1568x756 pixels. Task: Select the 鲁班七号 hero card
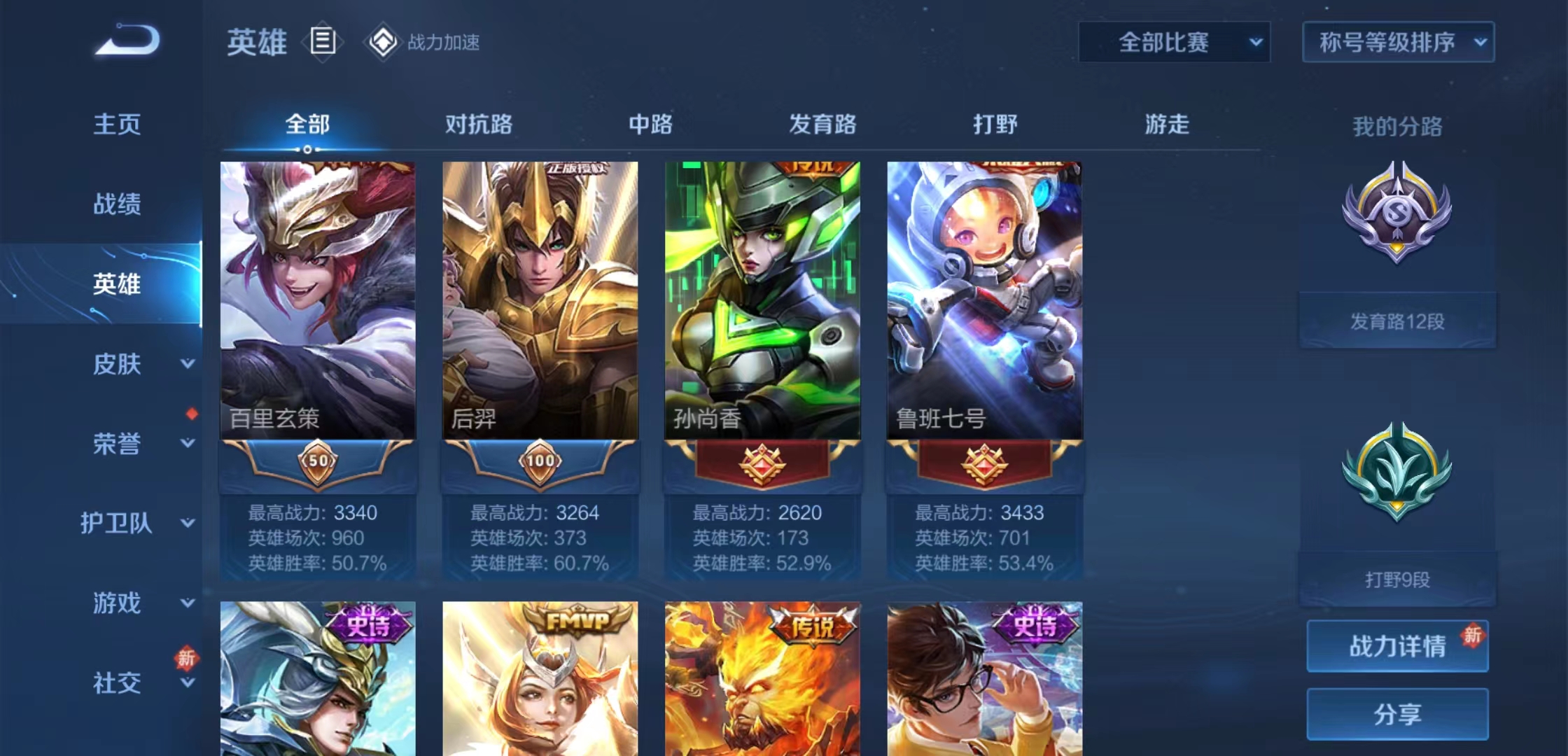[983, 294]
